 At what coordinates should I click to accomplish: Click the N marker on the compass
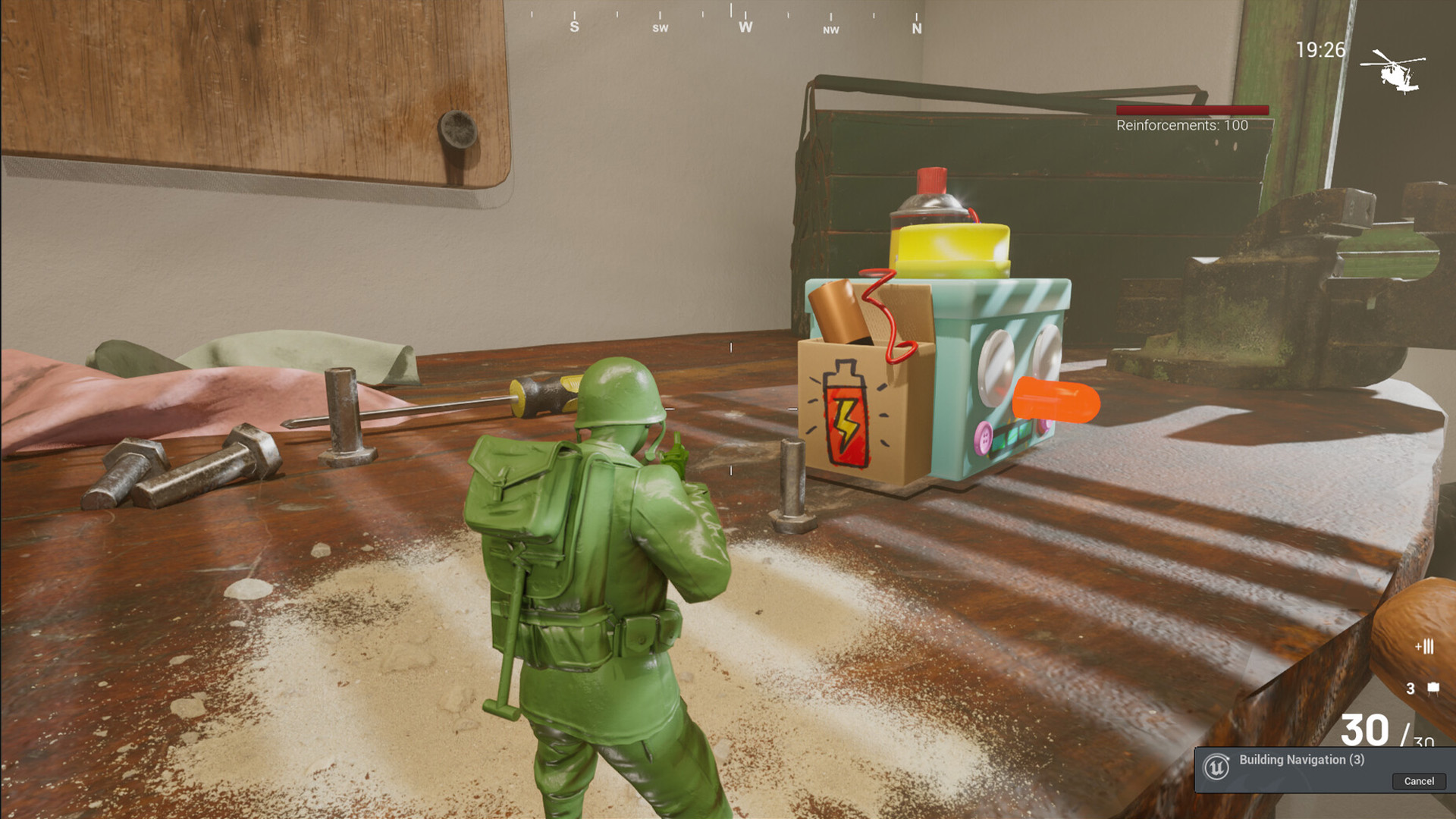916,27
